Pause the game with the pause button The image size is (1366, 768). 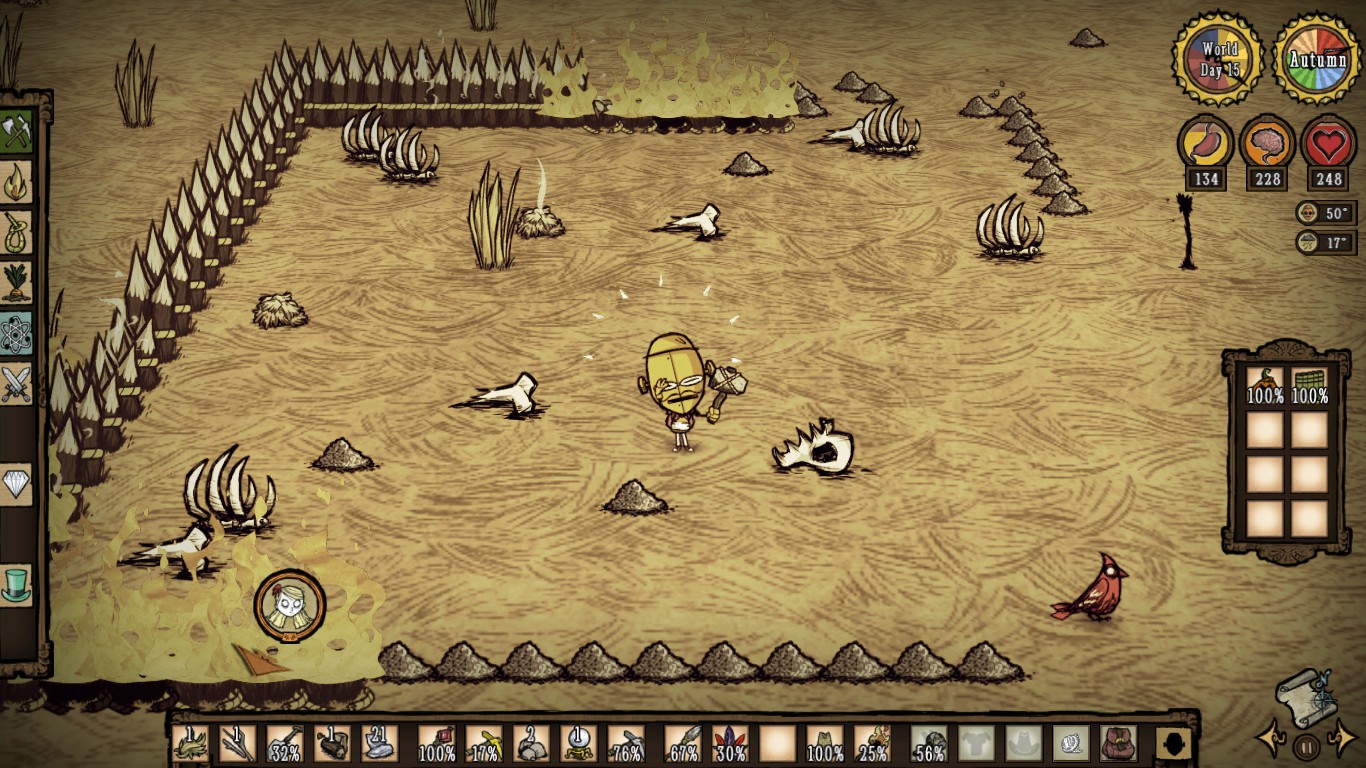point(1306,745)
